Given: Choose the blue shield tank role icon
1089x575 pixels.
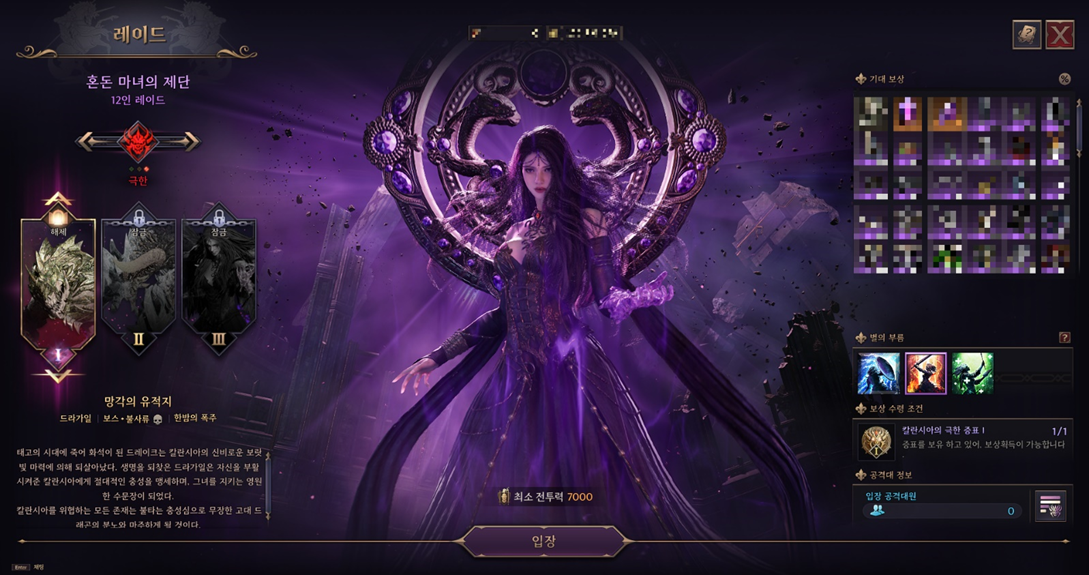Looking at the screenshot, I should pyautogui.click(x=878, y=373).
